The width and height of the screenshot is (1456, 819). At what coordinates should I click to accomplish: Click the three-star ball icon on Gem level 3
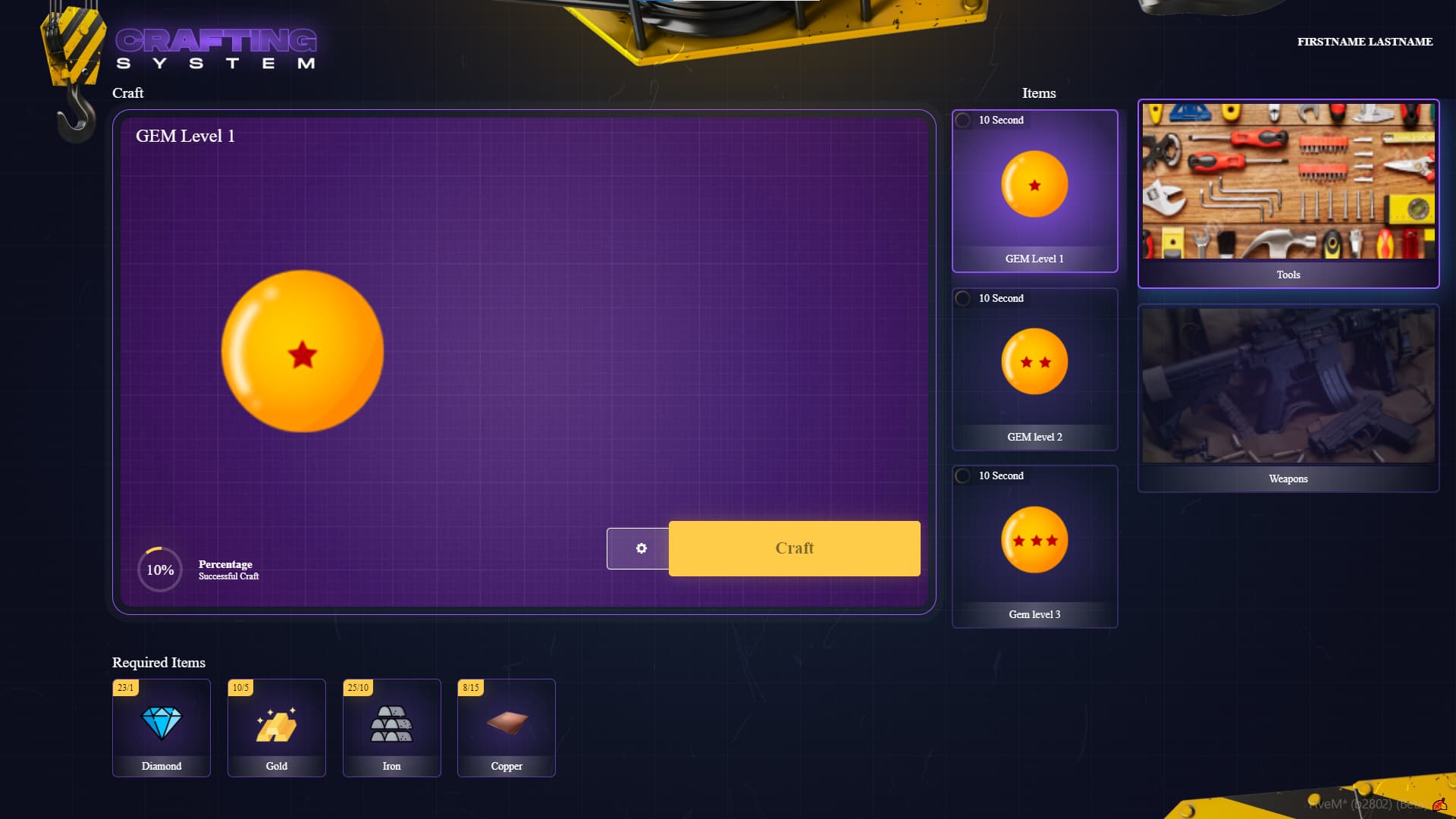click(1034, 539)
